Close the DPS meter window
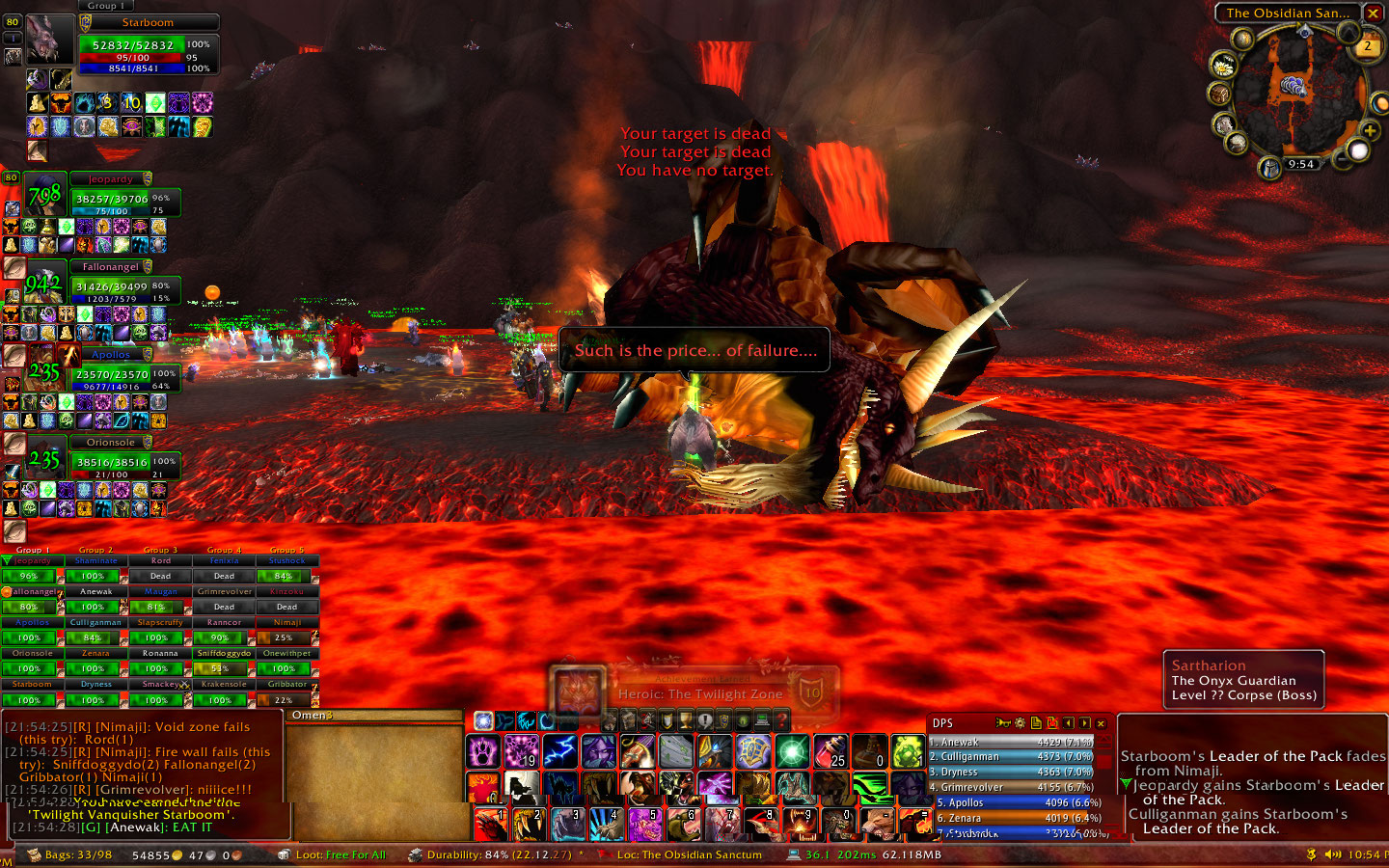This screenshot has width=1389, height=868. pos(1101,723)
